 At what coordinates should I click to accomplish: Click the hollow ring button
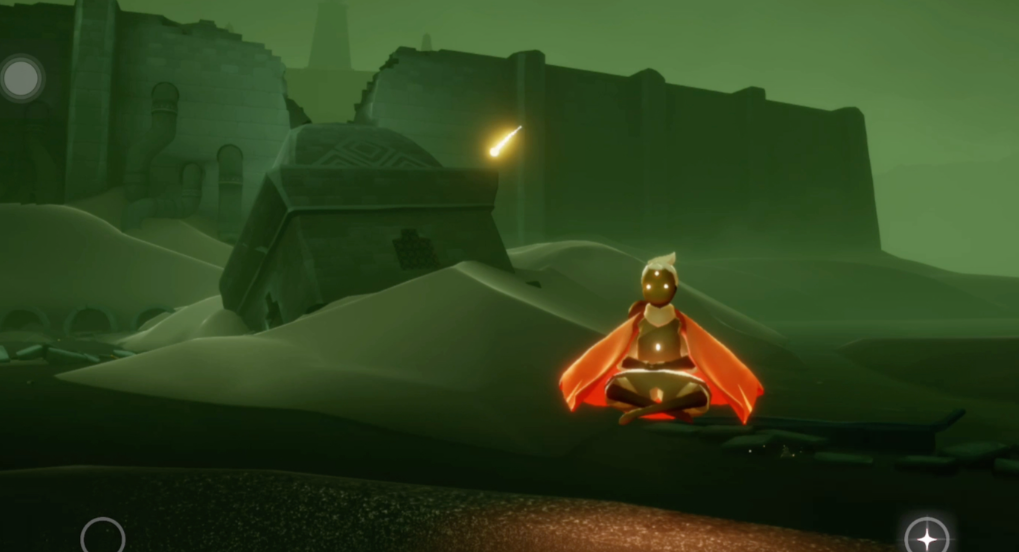coord(102,537)
